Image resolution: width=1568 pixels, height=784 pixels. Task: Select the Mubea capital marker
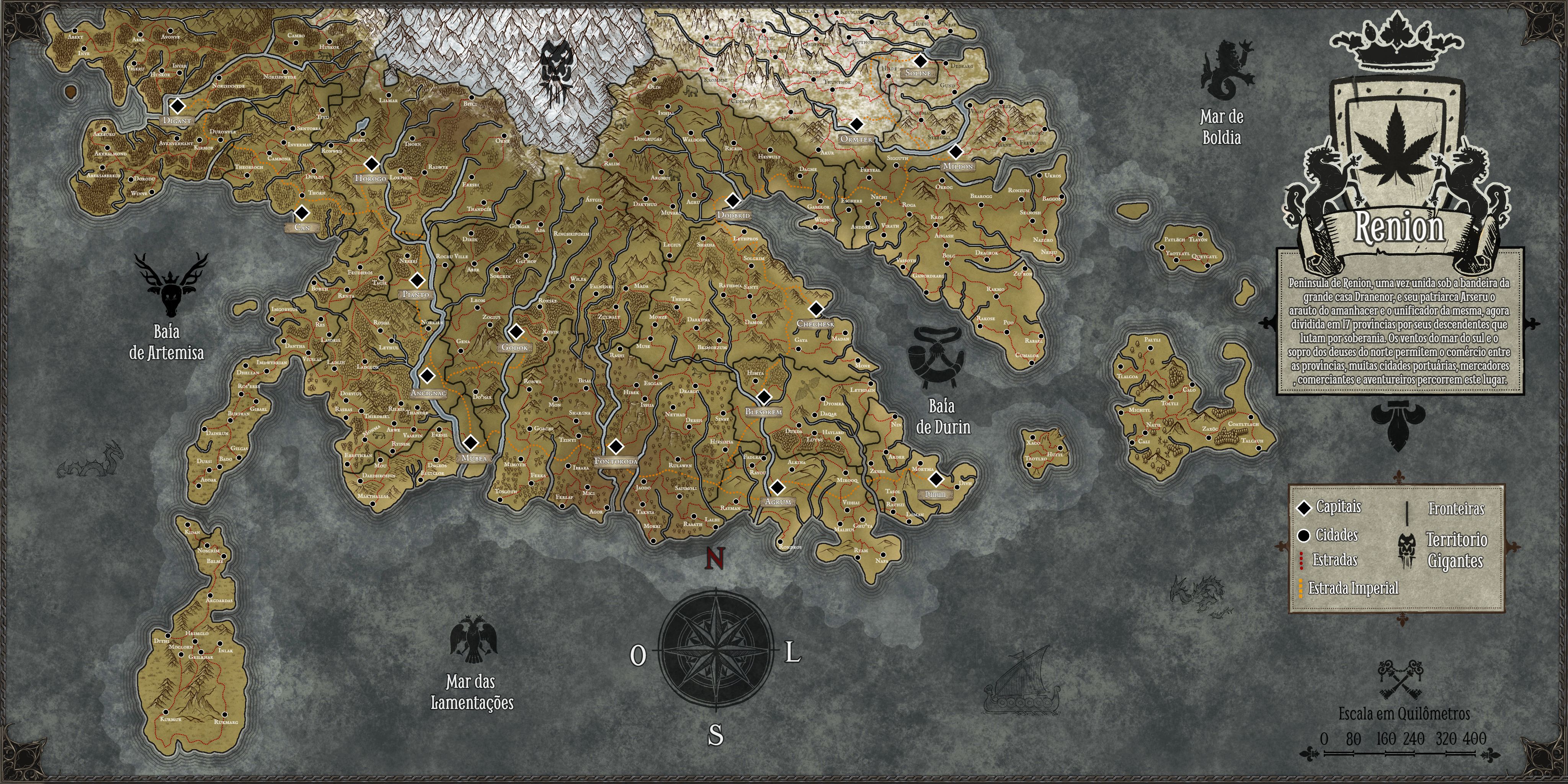pyautogui.click(x=470, y=443)
